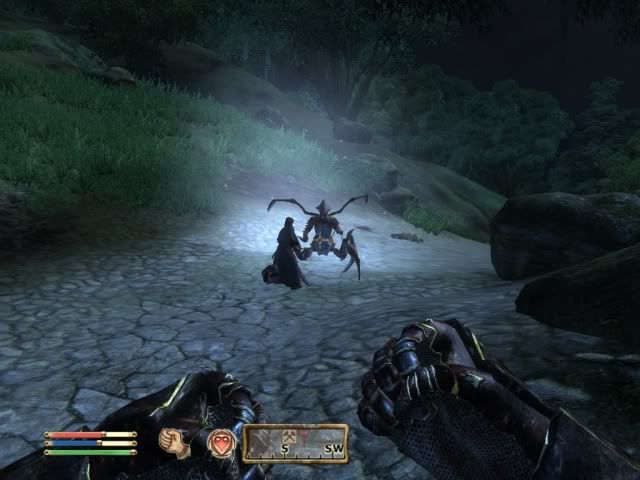Click the fist weapon icon

(177, 441)
